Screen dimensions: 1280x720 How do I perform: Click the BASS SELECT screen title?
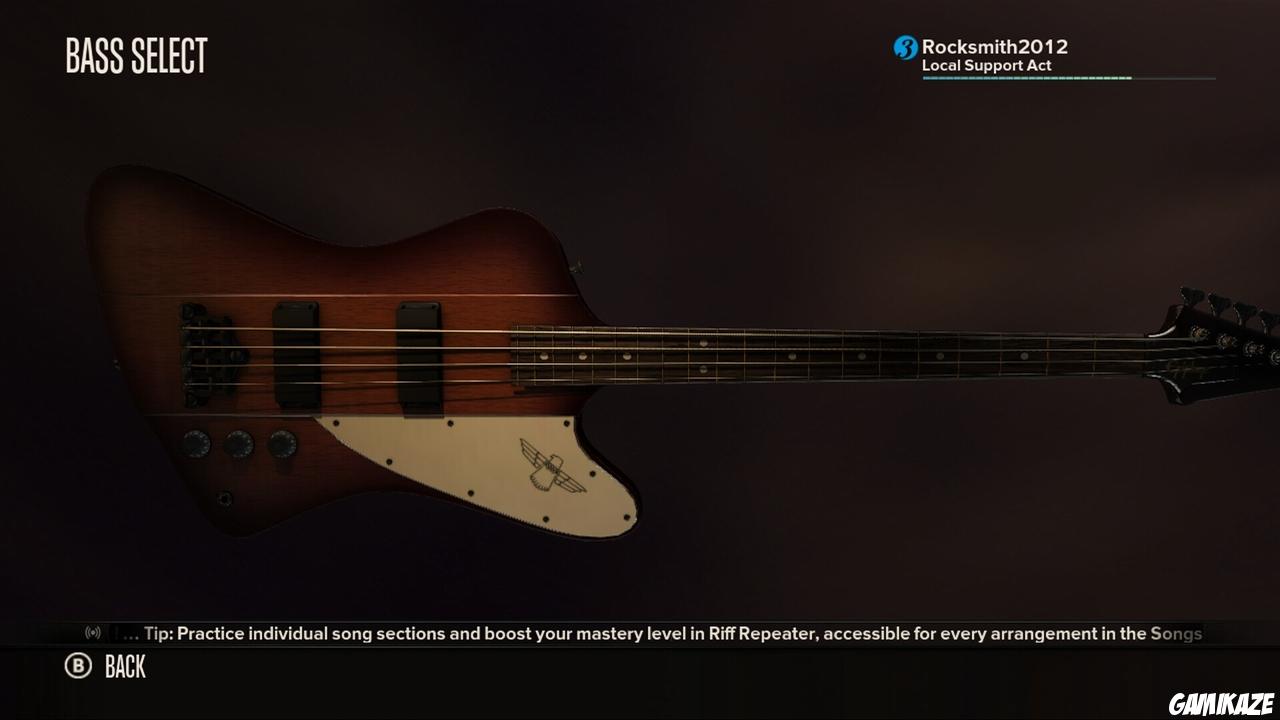[x=135, y=56]
